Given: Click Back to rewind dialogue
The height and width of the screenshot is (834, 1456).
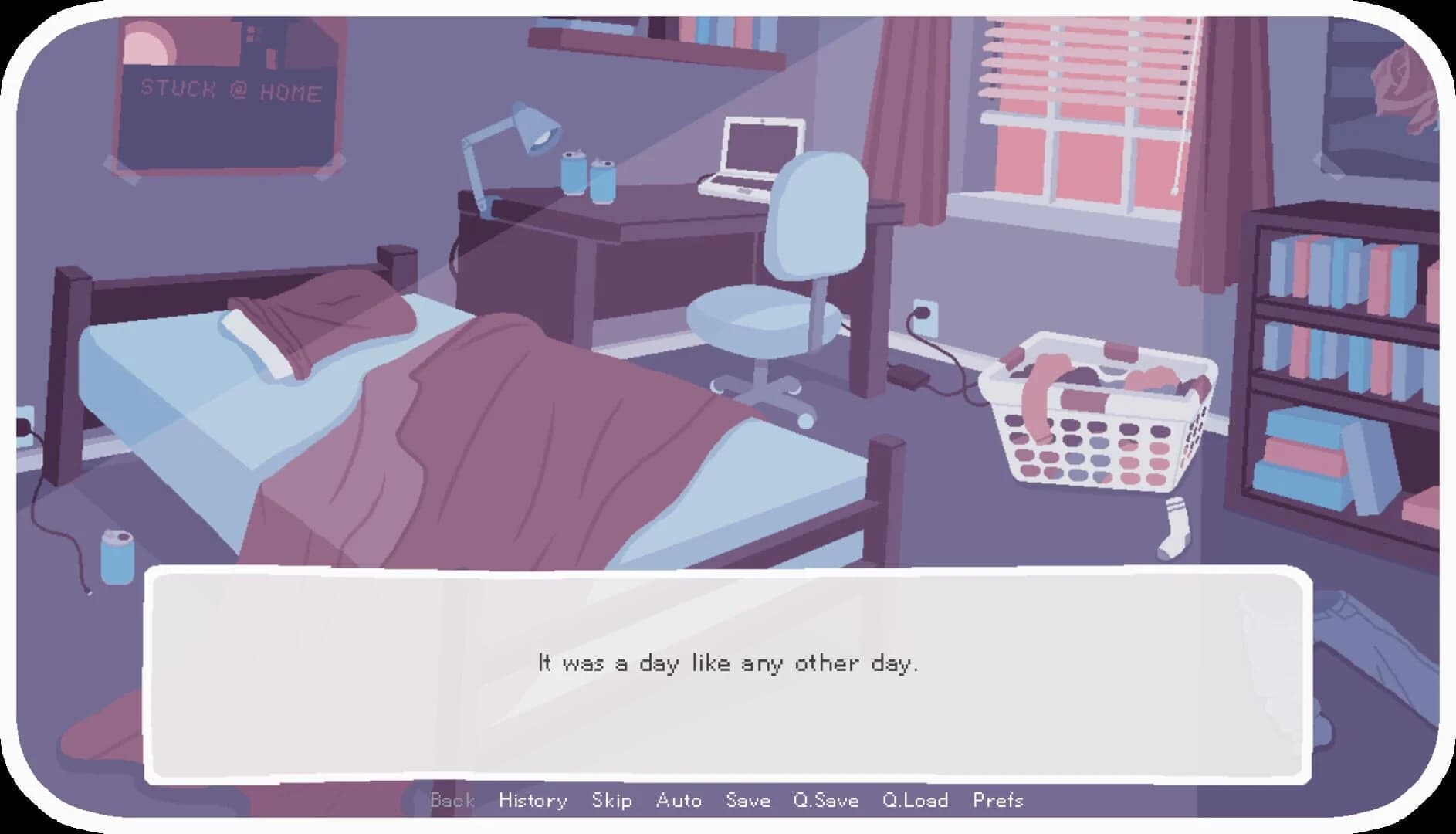Looking at the screenshot, I should point(452,801).
